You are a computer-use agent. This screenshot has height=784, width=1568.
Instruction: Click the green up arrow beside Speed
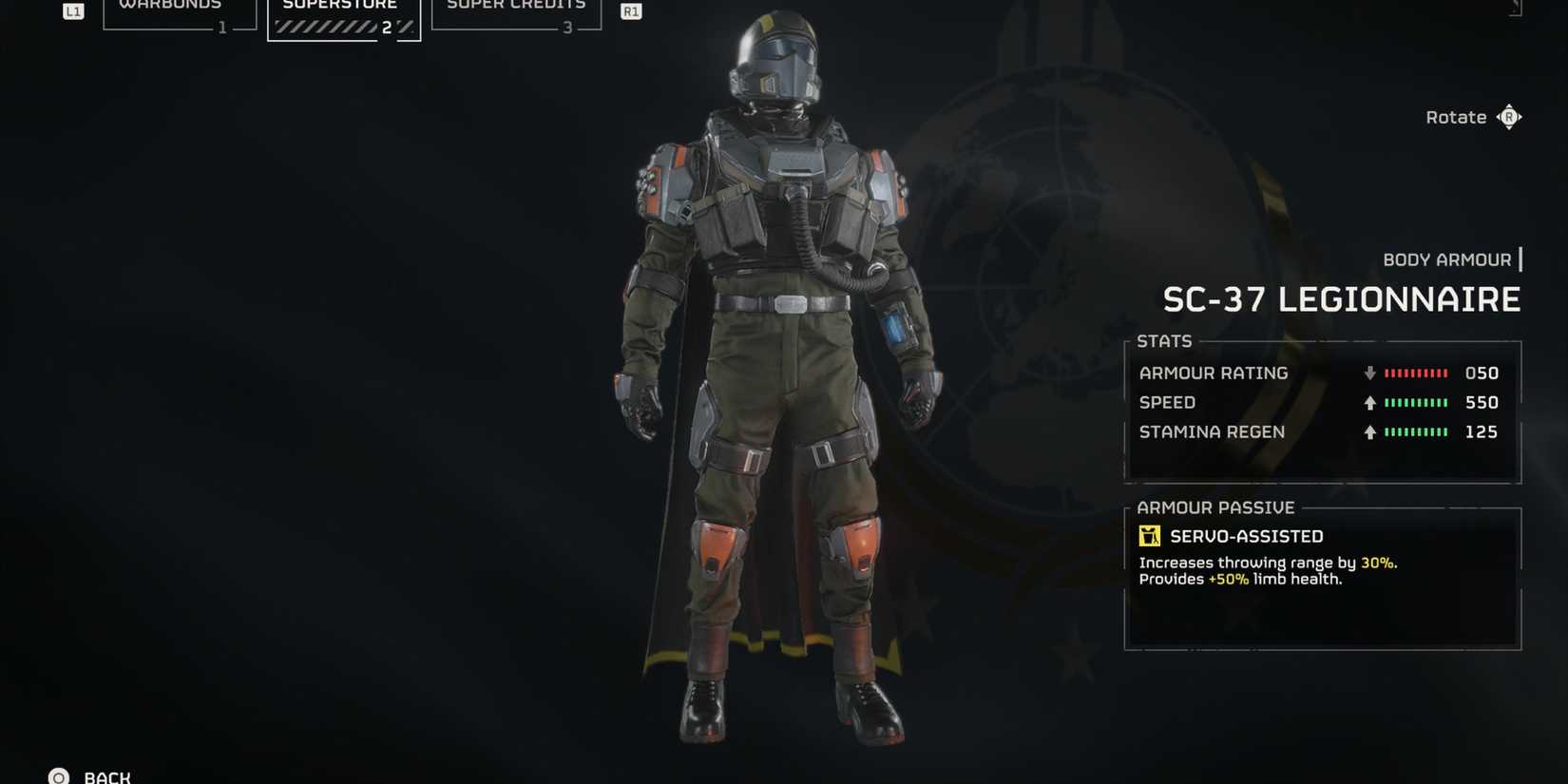[1369, 402]
